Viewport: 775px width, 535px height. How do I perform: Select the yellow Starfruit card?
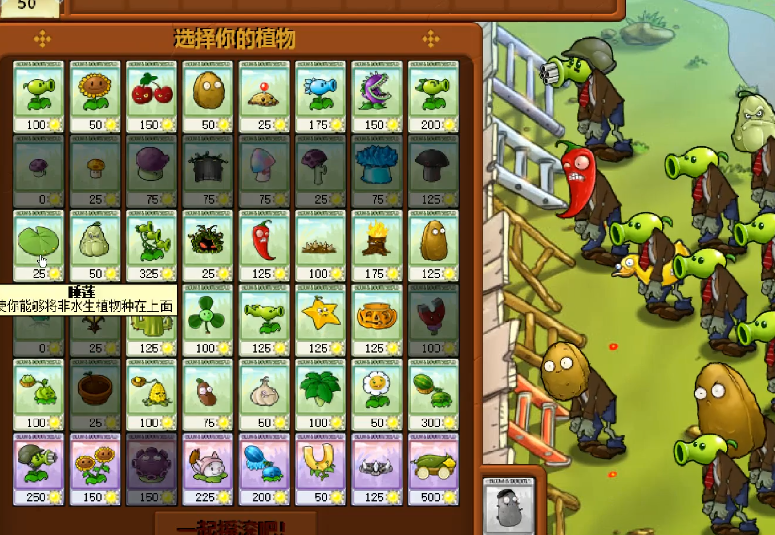[319, 319]
